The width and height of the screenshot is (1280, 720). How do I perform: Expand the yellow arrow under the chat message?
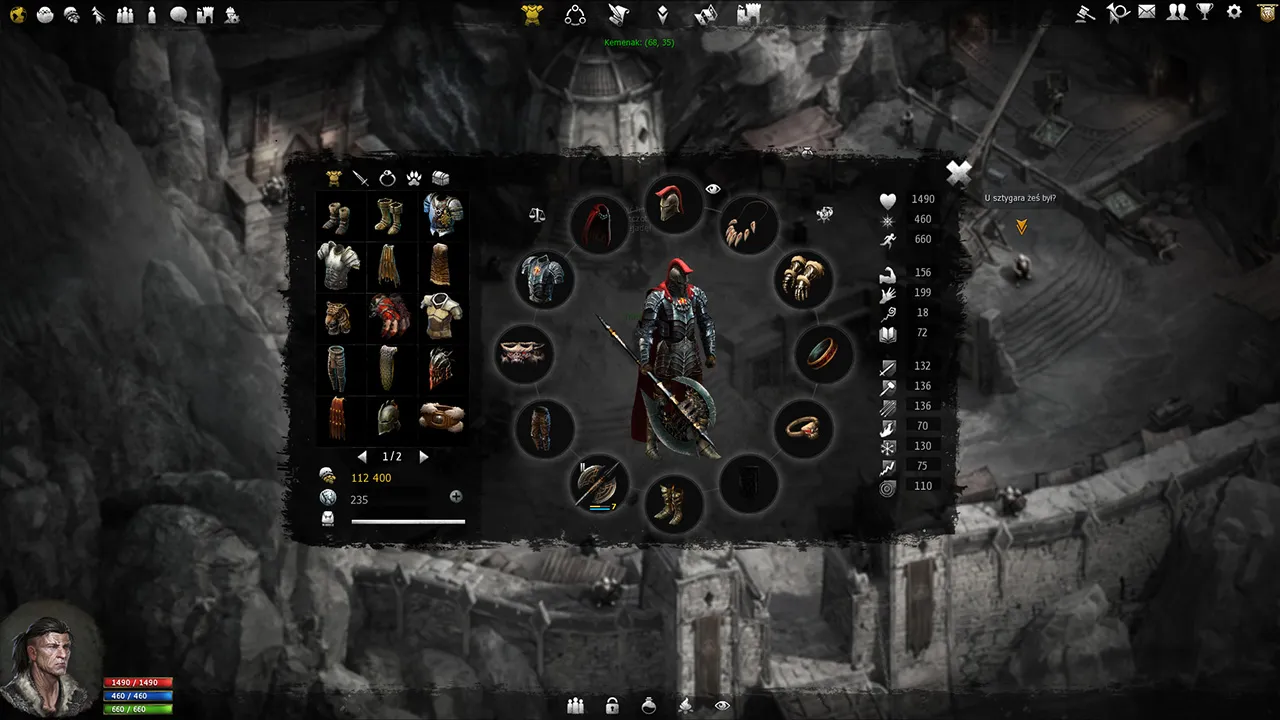1021,227
